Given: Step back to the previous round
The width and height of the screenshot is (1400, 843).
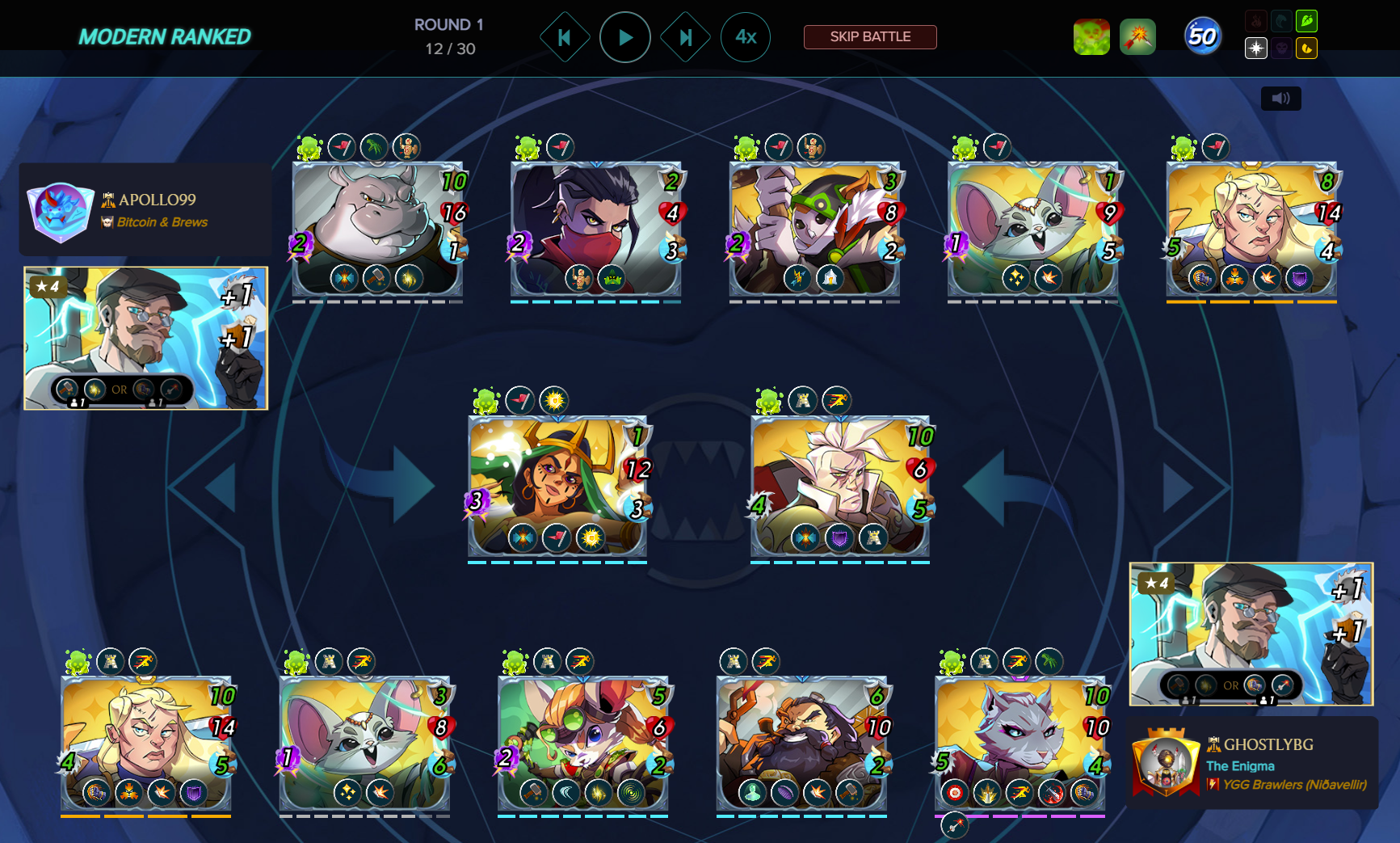Looking at the screenshot, I should point(565,37).
